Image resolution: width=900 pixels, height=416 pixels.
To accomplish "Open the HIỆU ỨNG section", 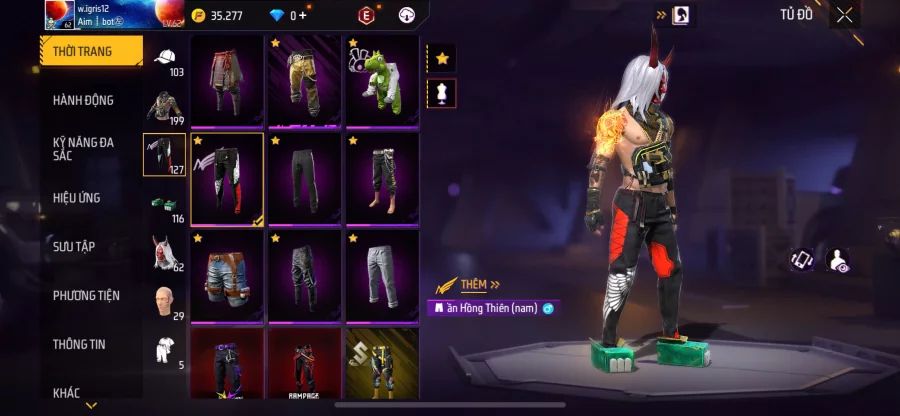I will [77, 198].
